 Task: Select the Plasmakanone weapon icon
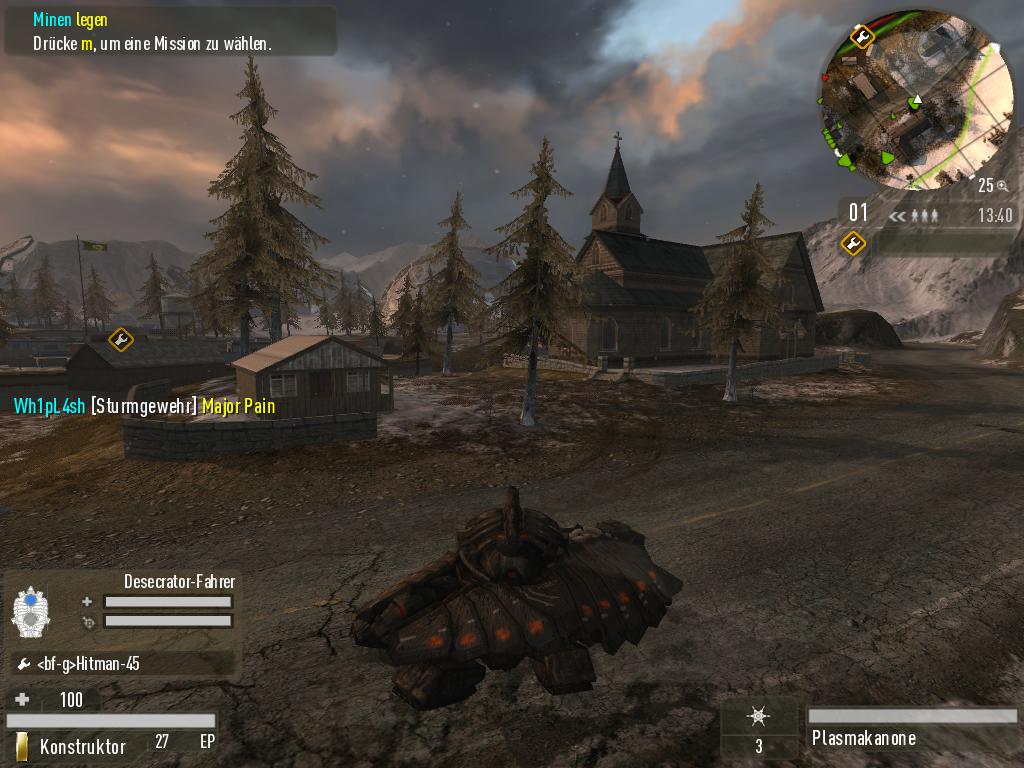point(759,716)
